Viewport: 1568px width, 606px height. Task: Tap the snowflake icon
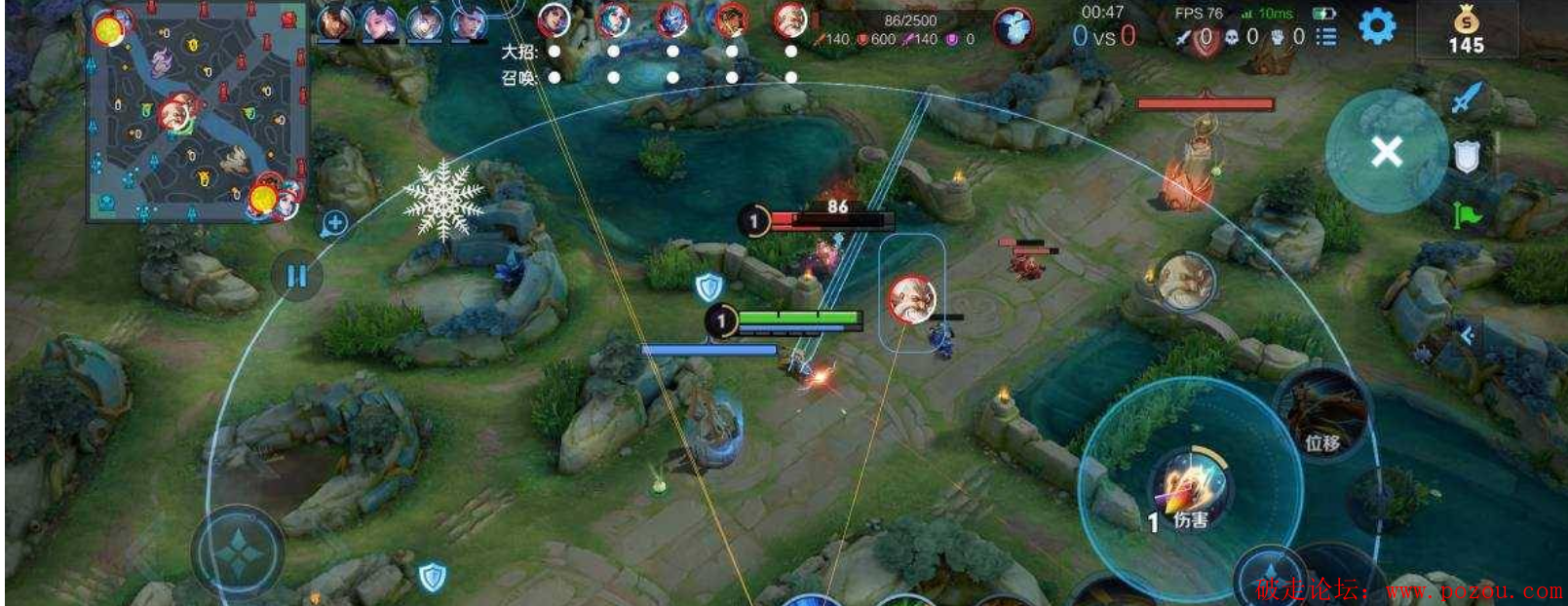[443, 198]
